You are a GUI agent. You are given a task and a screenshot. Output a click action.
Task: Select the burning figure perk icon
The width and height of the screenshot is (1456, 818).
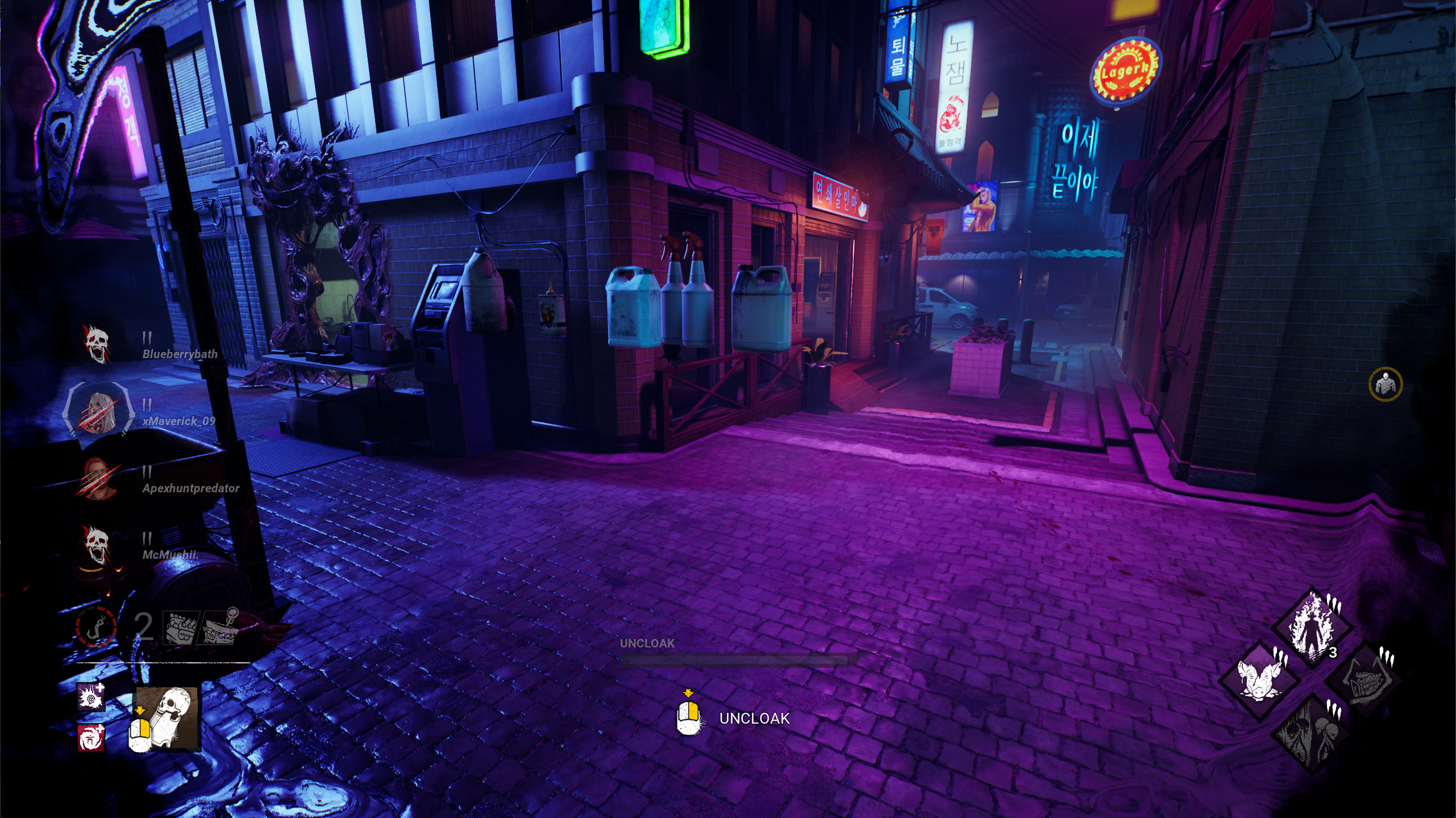click(1312, 628)
